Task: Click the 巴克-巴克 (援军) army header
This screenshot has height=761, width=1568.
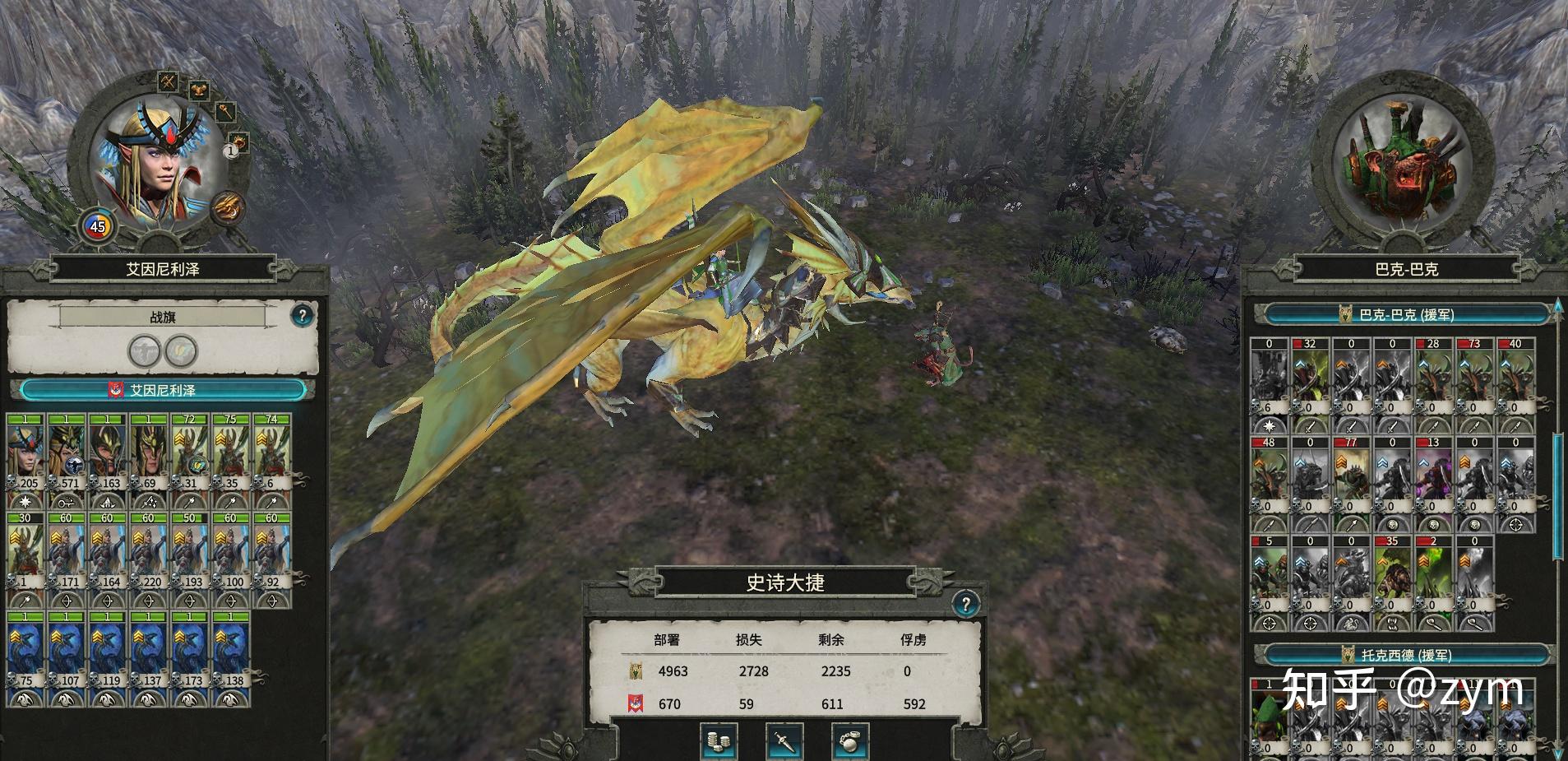Action: click(1406, 314)
